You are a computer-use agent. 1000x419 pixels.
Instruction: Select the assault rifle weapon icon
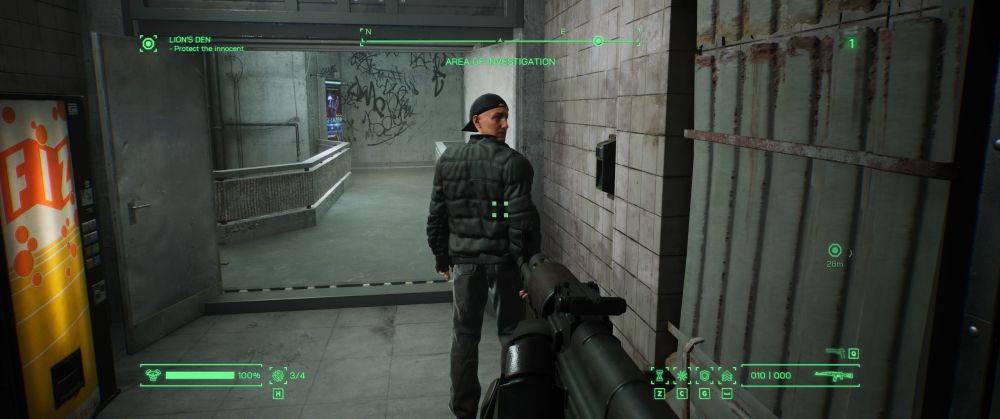tap(832, 376)
